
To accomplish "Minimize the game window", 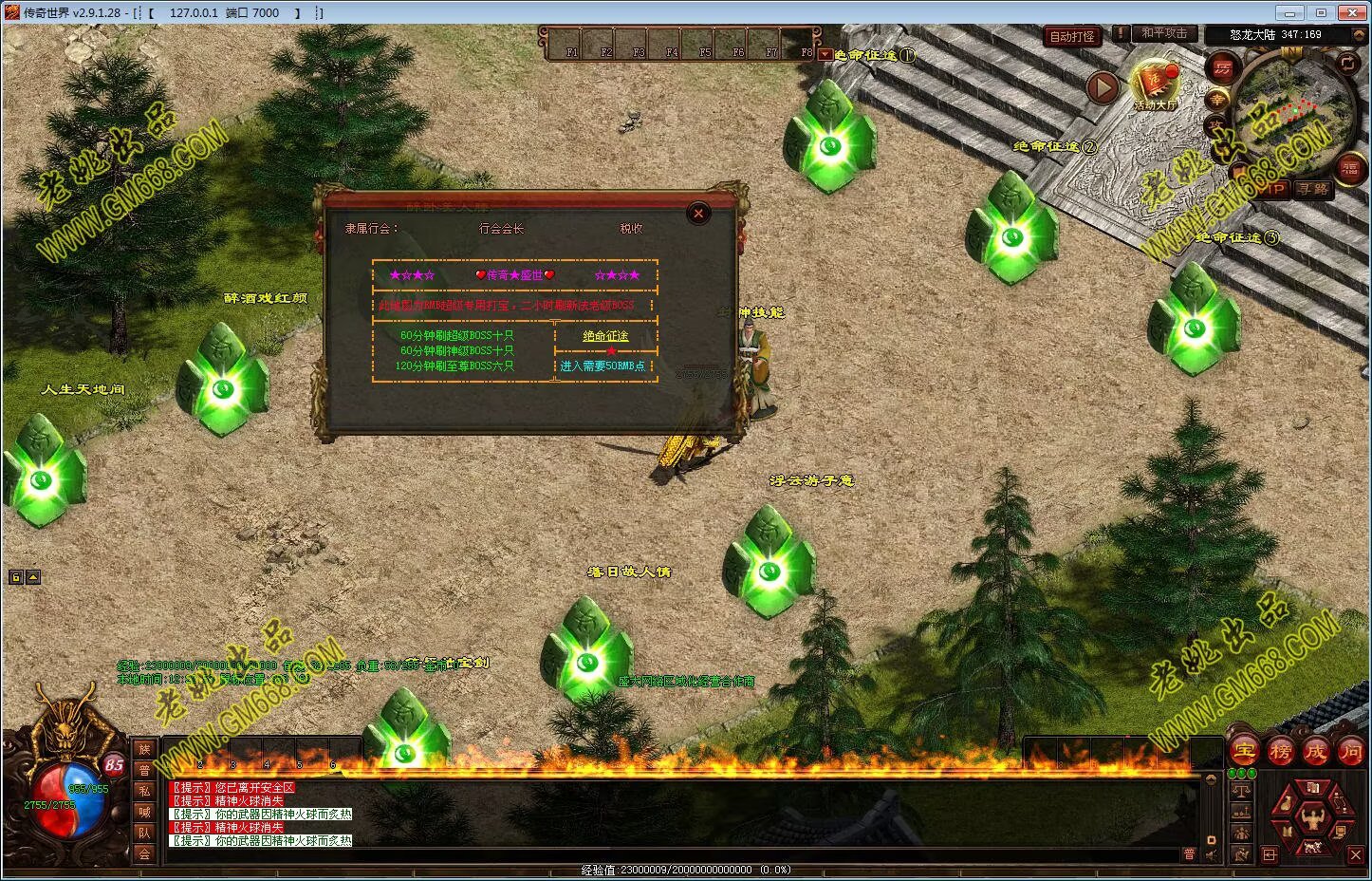I will click(1288, 13).
